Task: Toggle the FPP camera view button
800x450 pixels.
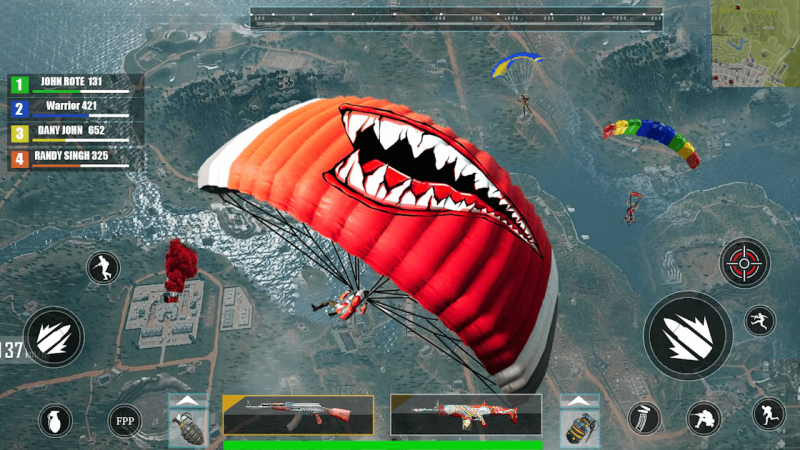Action: pos(124,419)
